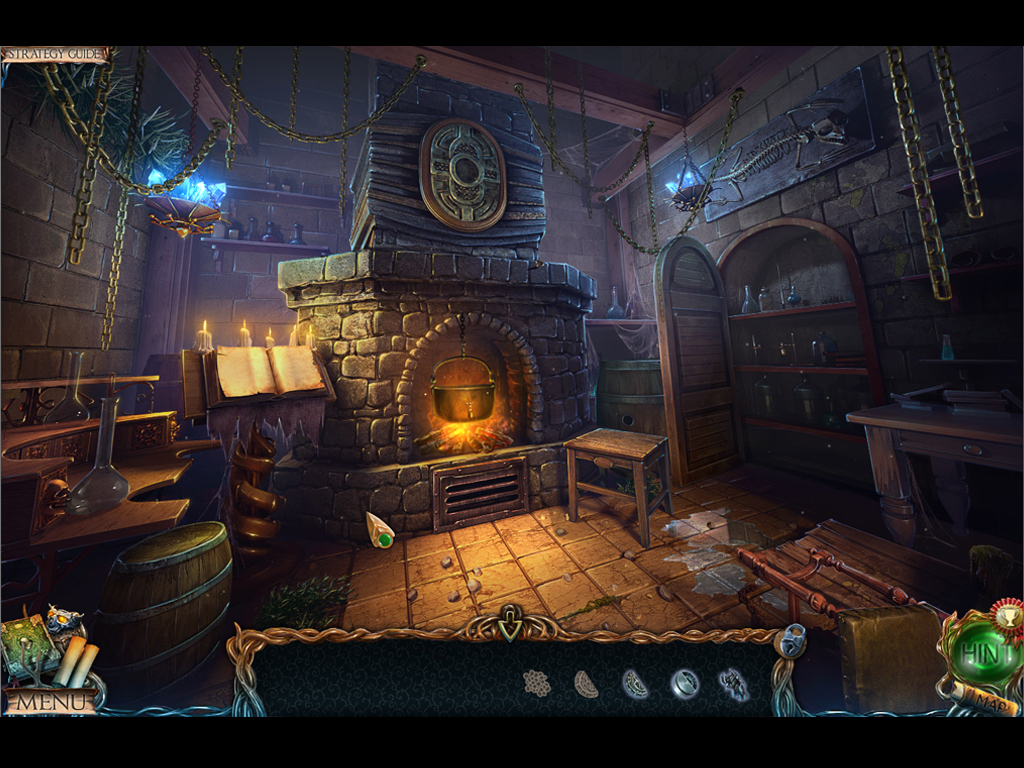
Task: Toggle the inventory padlock
Action: [x=791, y=640]
